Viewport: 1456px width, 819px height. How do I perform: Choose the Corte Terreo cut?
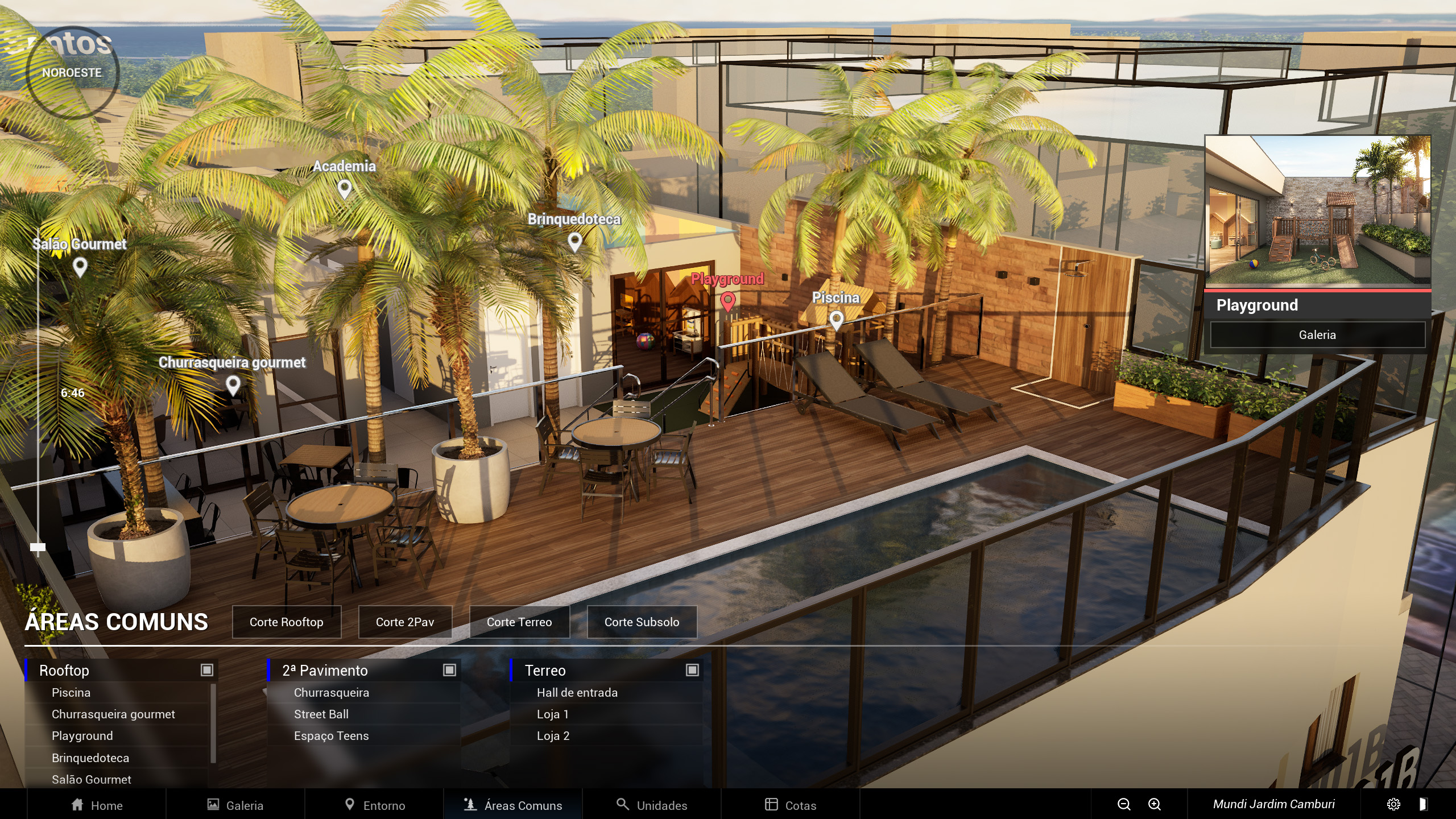click(519, 622)
